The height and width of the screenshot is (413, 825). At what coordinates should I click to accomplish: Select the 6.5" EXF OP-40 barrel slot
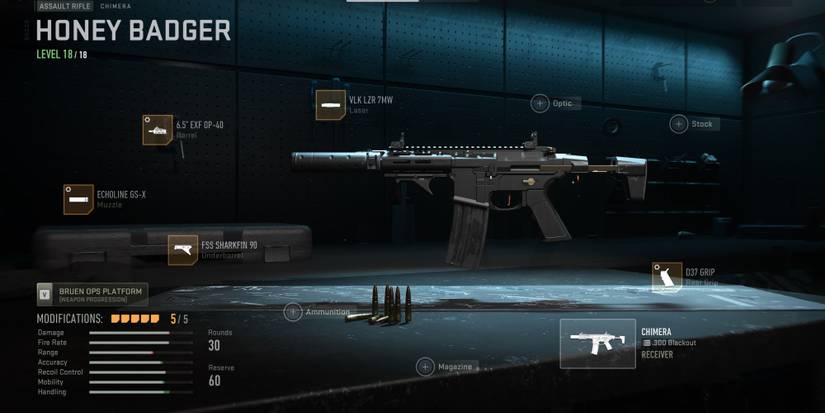coord(158,130)
